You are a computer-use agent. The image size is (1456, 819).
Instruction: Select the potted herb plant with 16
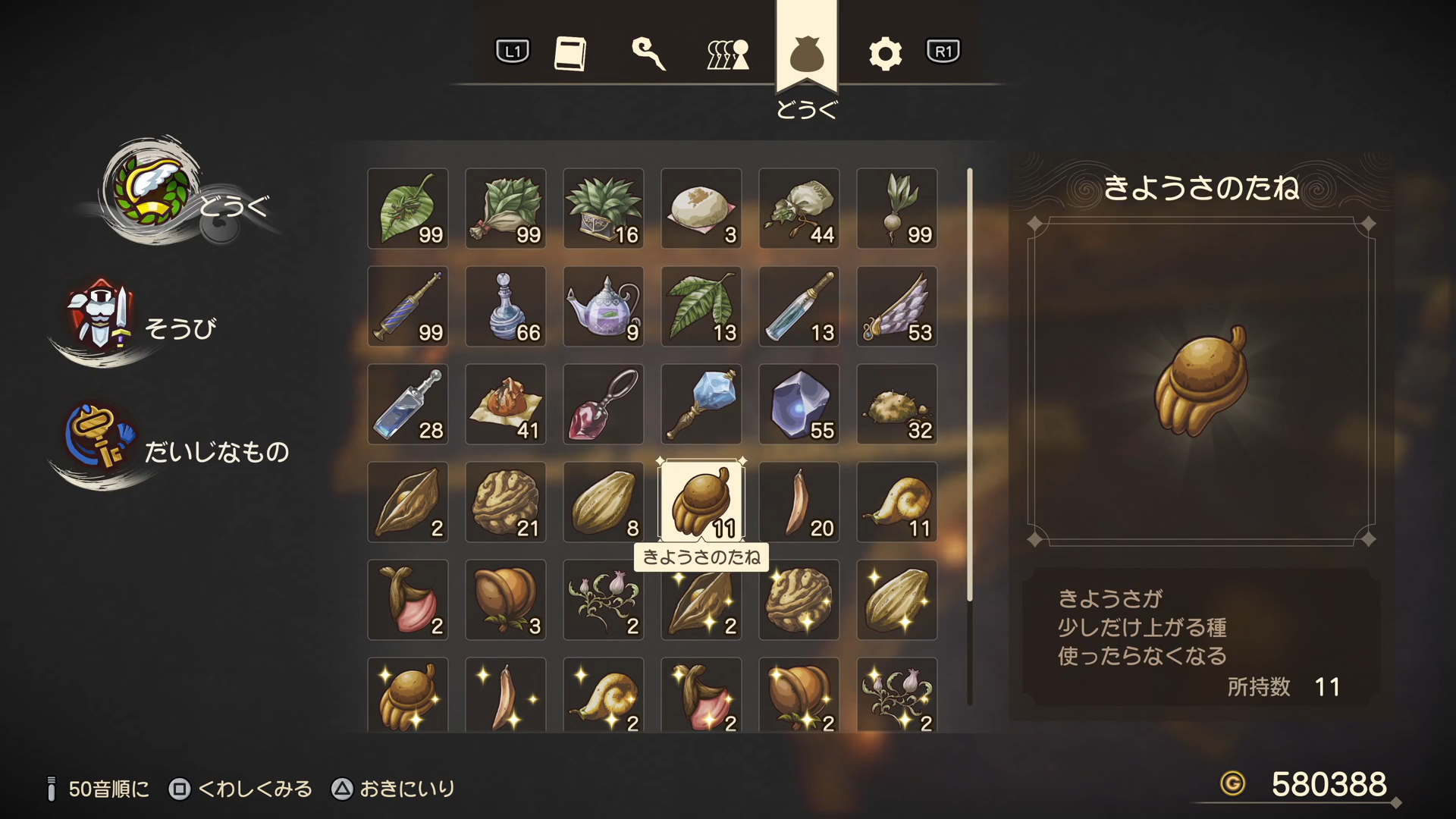click(604, 209)
